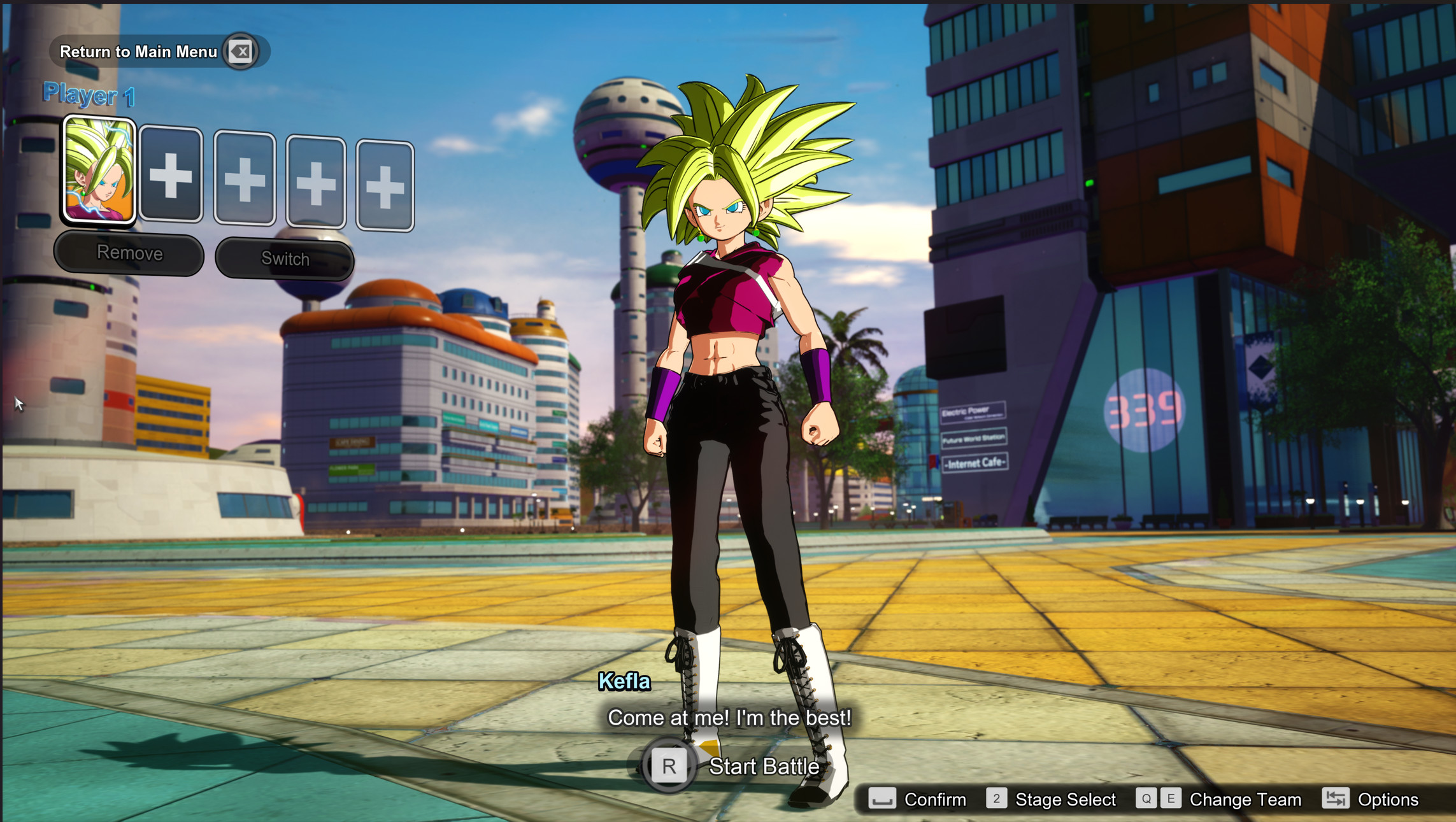Click the E key icon for Change Team
1456x822 pixels.
(1171, 799)
